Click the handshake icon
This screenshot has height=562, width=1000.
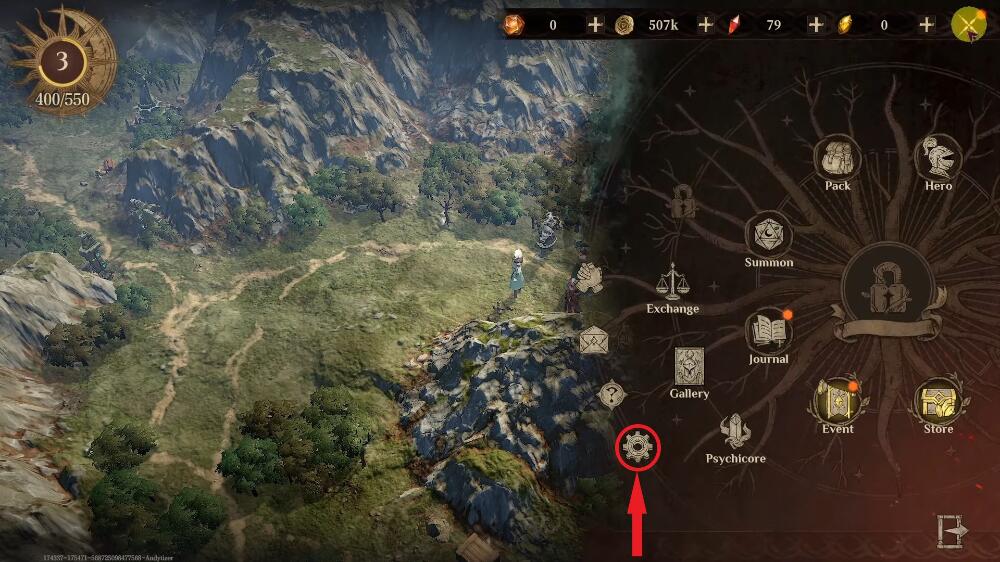point(591,275)
